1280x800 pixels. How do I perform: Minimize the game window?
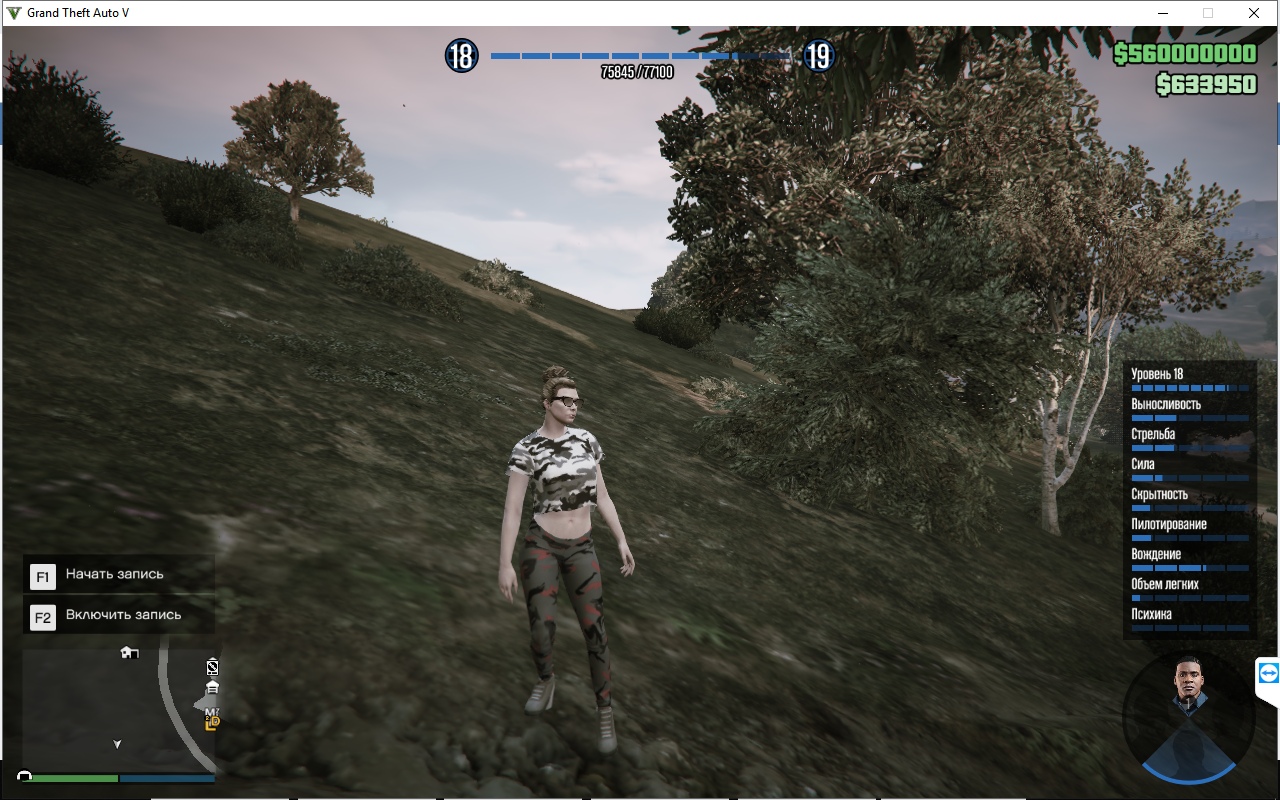click(1163, 14)
